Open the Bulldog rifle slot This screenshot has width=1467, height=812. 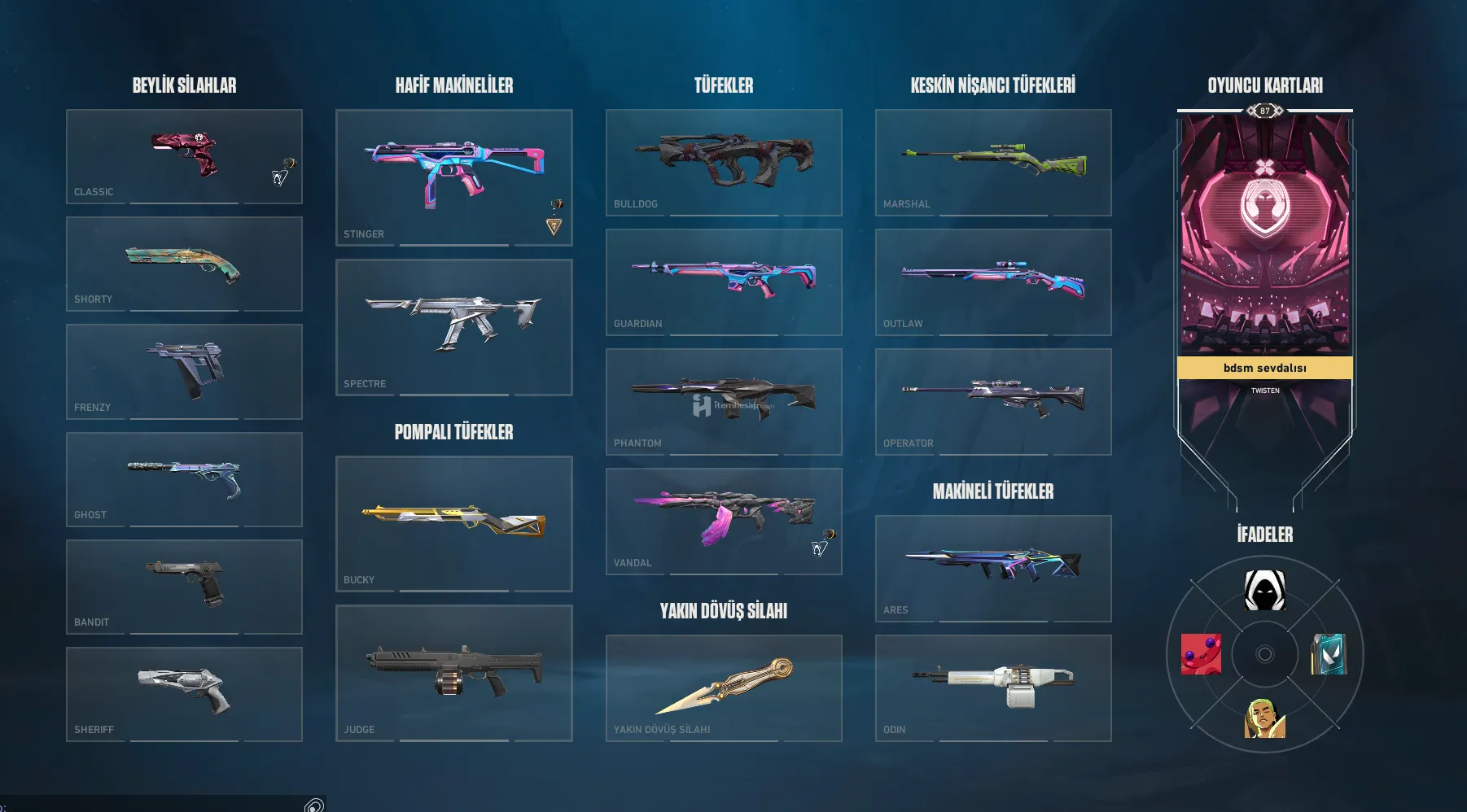724,162
